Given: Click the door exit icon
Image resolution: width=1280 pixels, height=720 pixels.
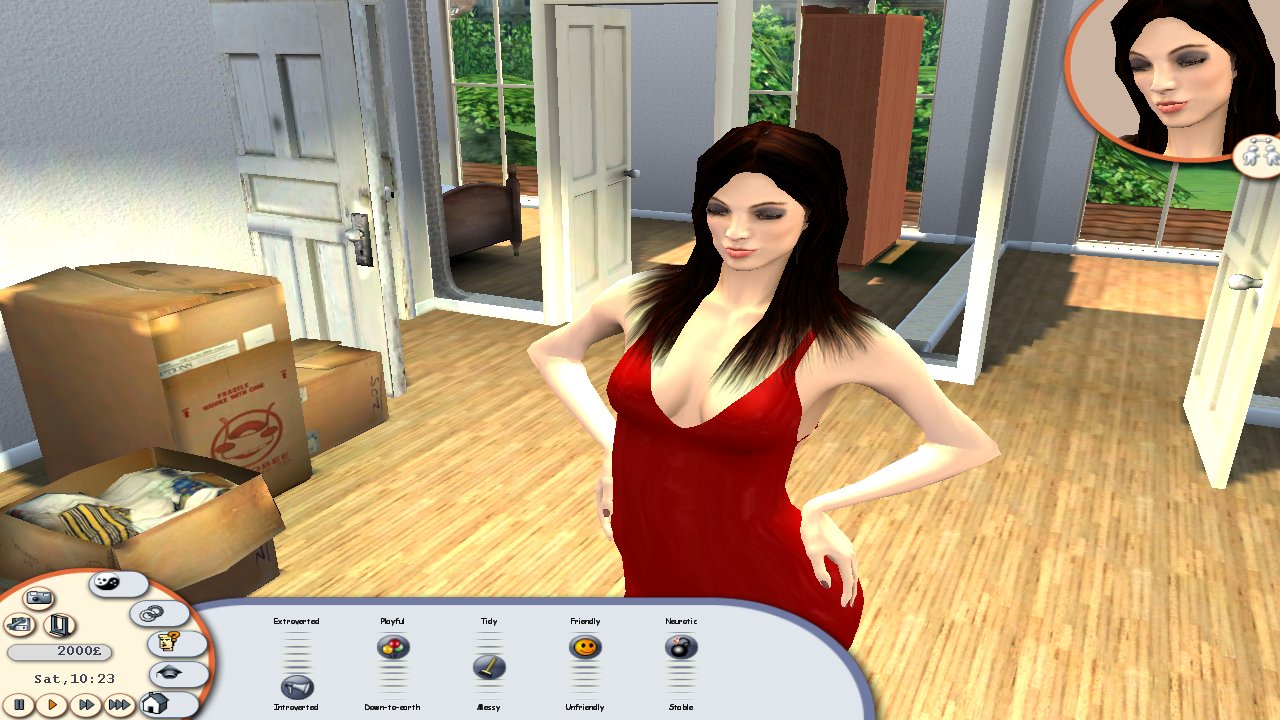Looking at the screenshot, I should 60,626.
